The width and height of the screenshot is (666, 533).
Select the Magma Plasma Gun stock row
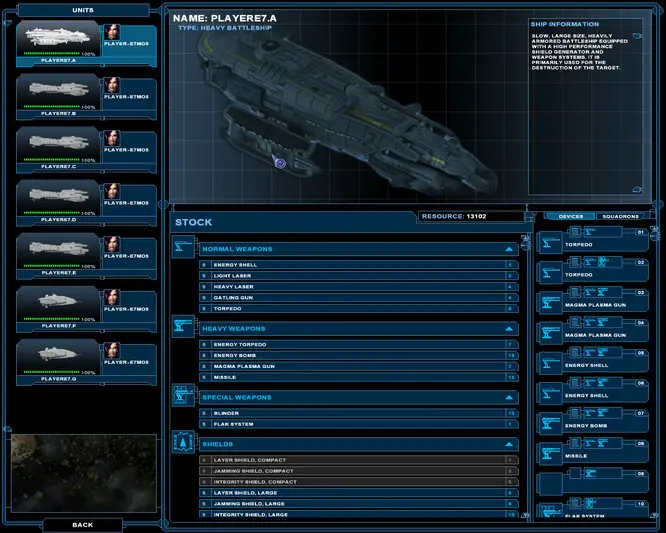pyautogui.click(x=357, y=366)
